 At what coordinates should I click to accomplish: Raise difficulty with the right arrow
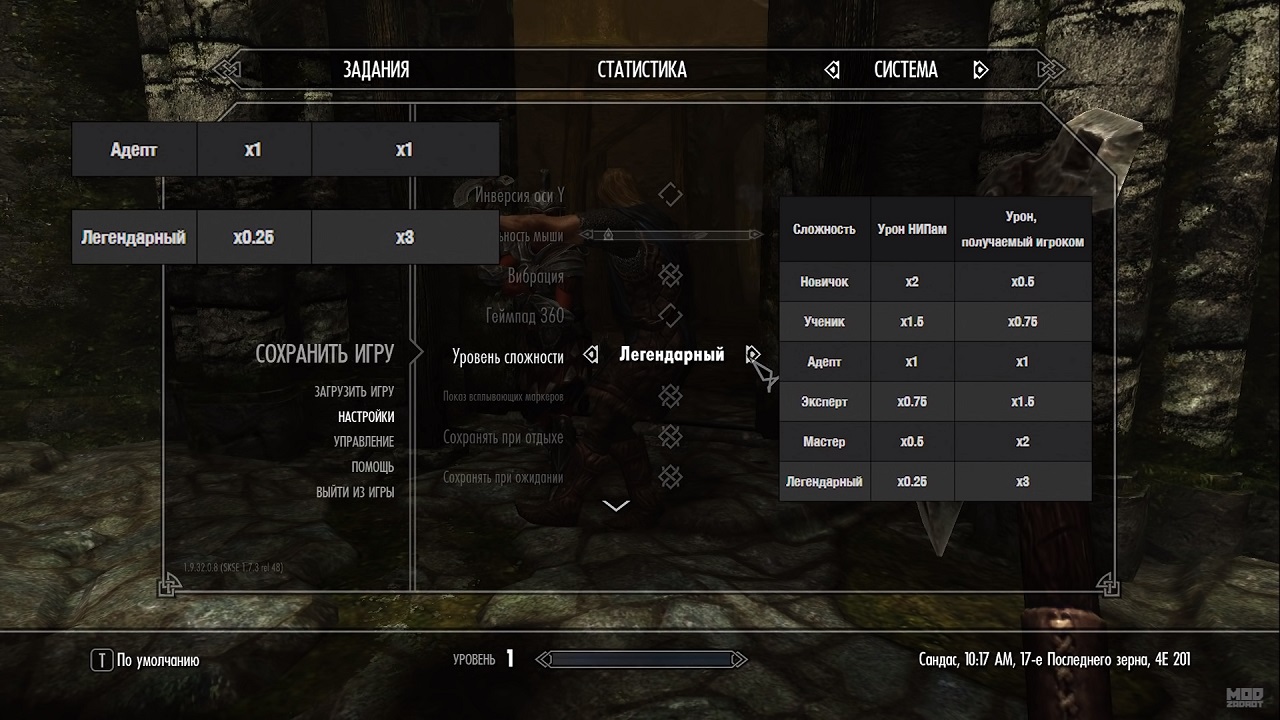(x=753, y=354)
